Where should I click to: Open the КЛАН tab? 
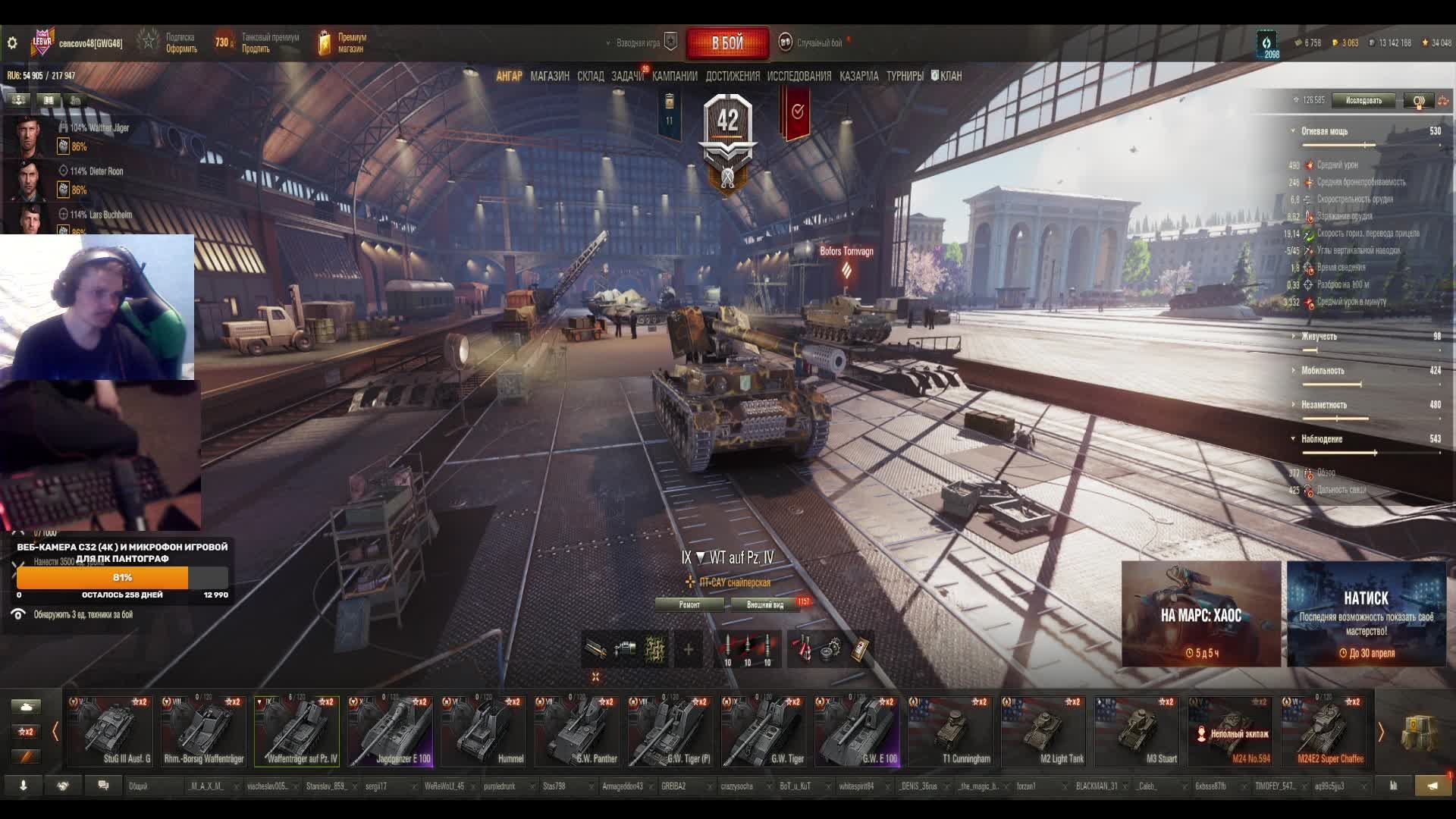click(x=949, y=76)
